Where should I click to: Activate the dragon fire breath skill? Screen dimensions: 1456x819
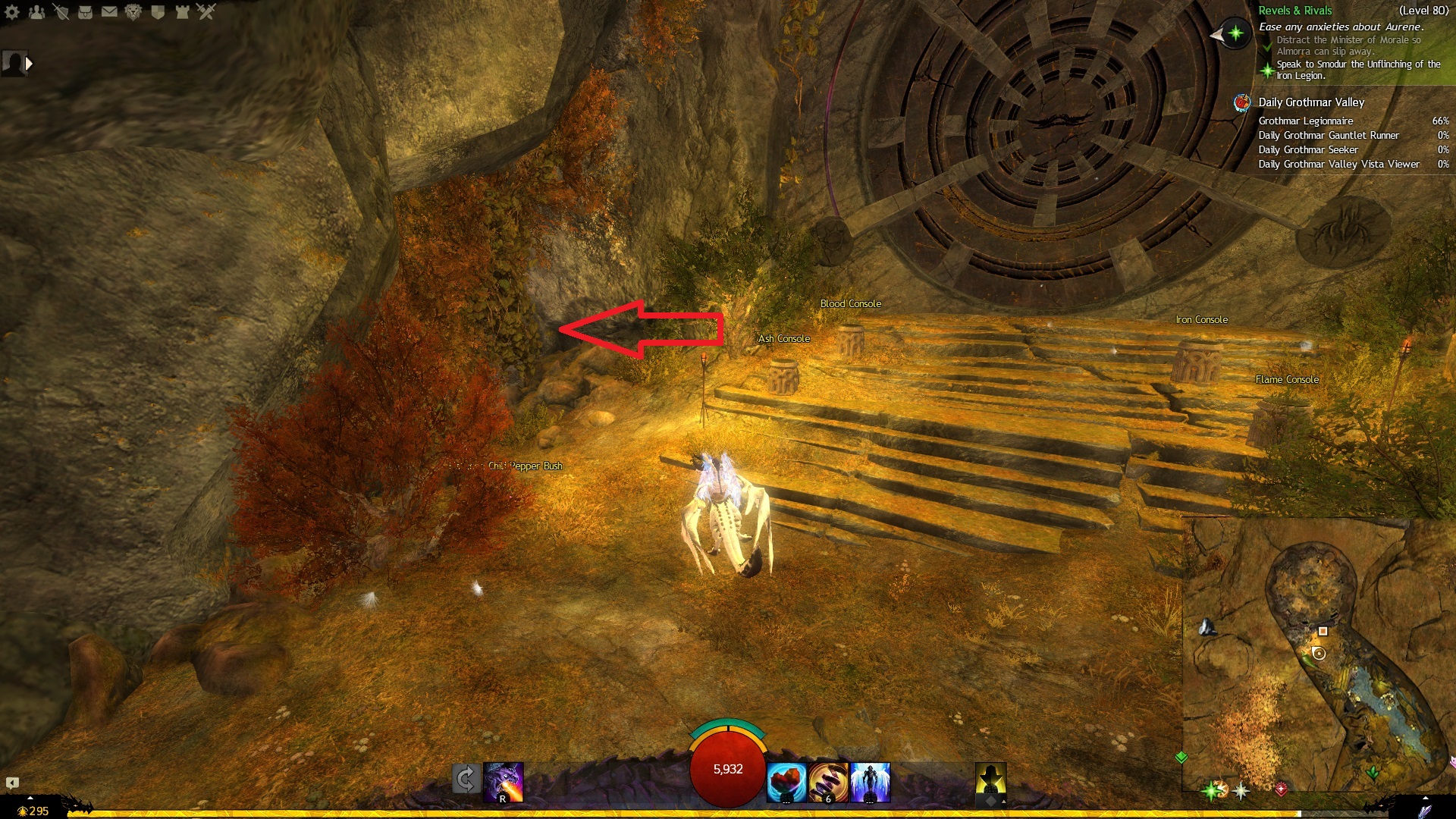click(x=504, y=783)
